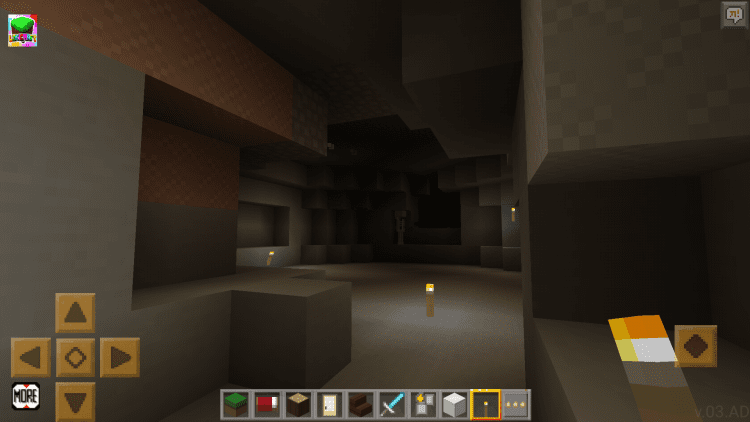750x422 pixels.
Task: Click the MORE button
Action: click(26, 396)
